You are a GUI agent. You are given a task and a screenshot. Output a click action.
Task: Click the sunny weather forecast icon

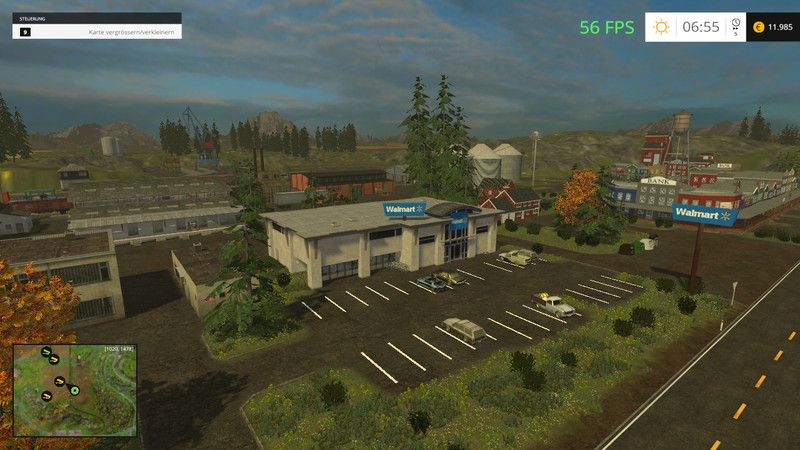661,27
